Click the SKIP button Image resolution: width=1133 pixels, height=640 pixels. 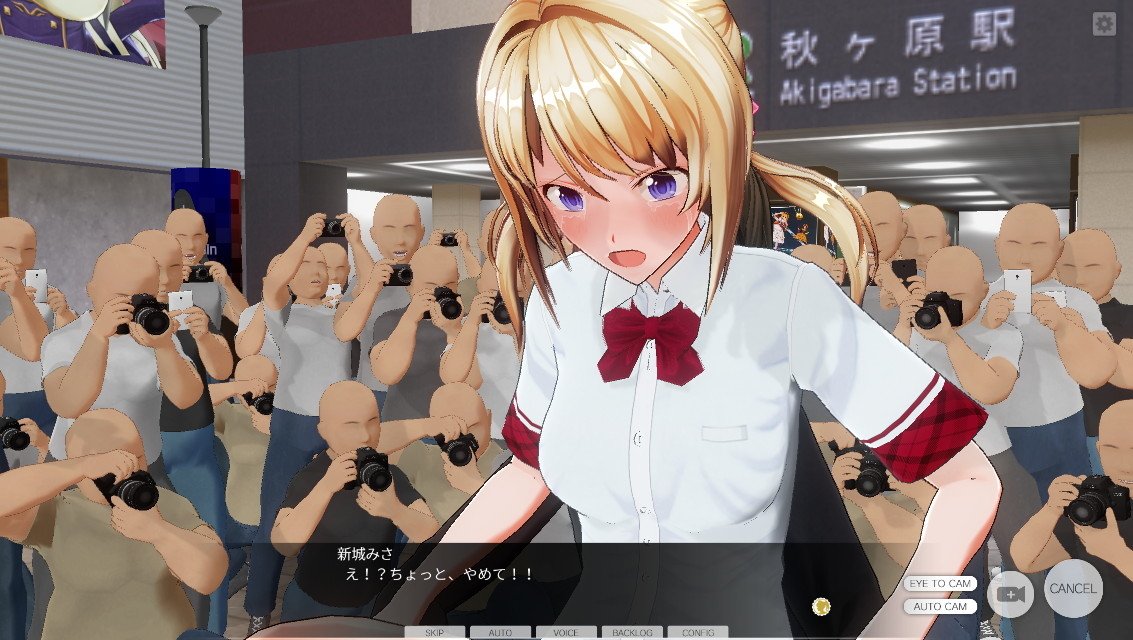(434, 632)
